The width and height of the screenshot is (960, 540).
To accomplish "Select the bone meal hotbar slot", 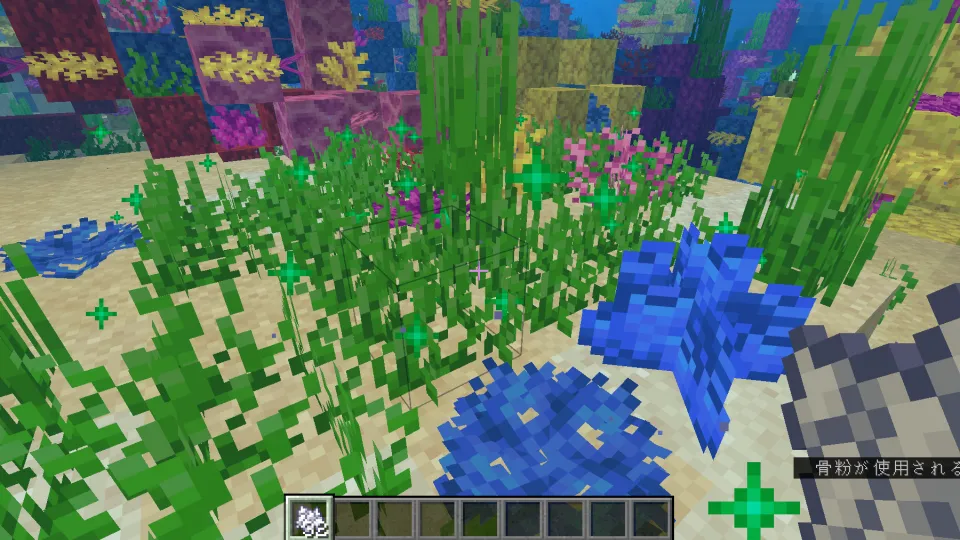I will point(307,518).
